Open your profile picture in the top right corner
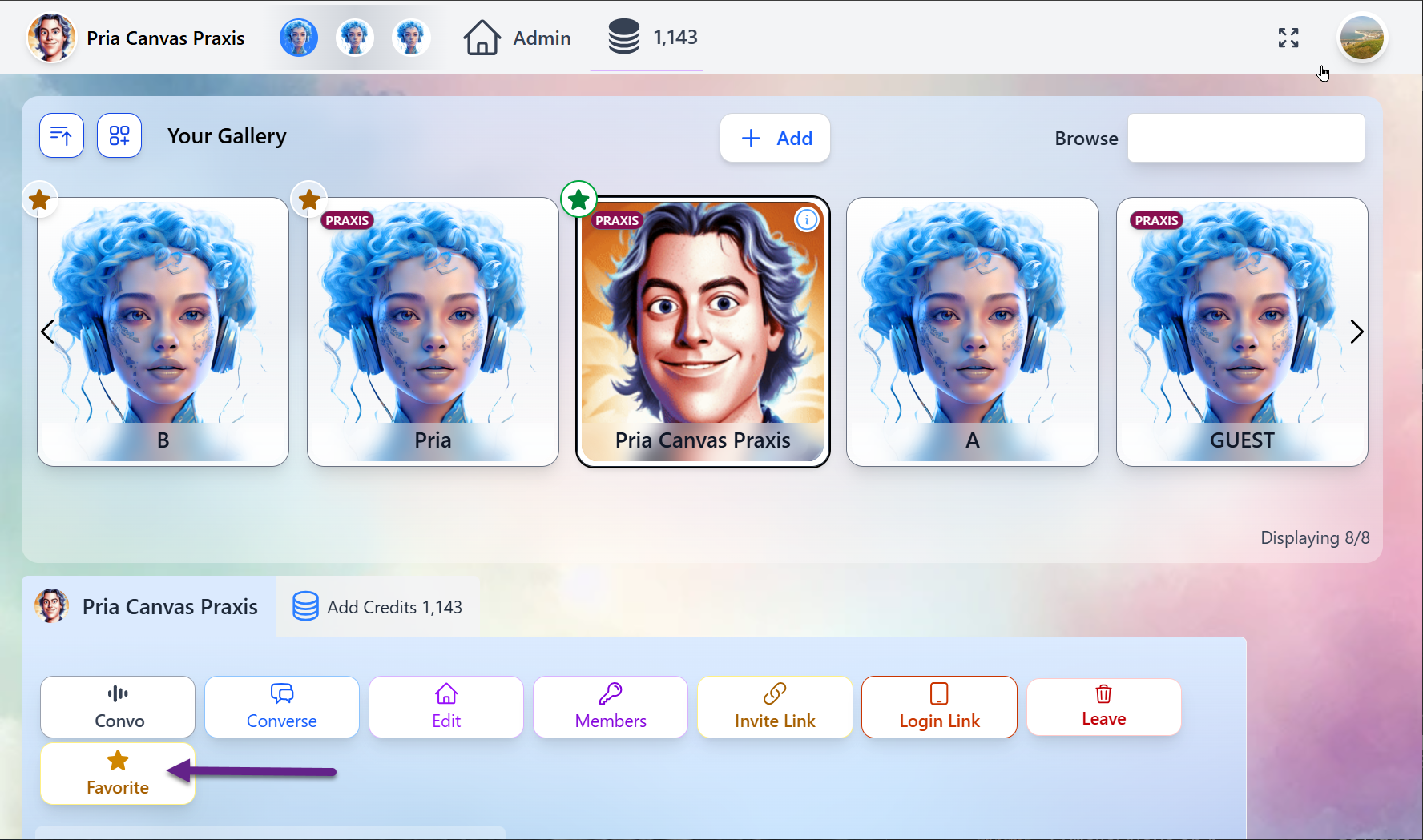 tap(1362, 38)
